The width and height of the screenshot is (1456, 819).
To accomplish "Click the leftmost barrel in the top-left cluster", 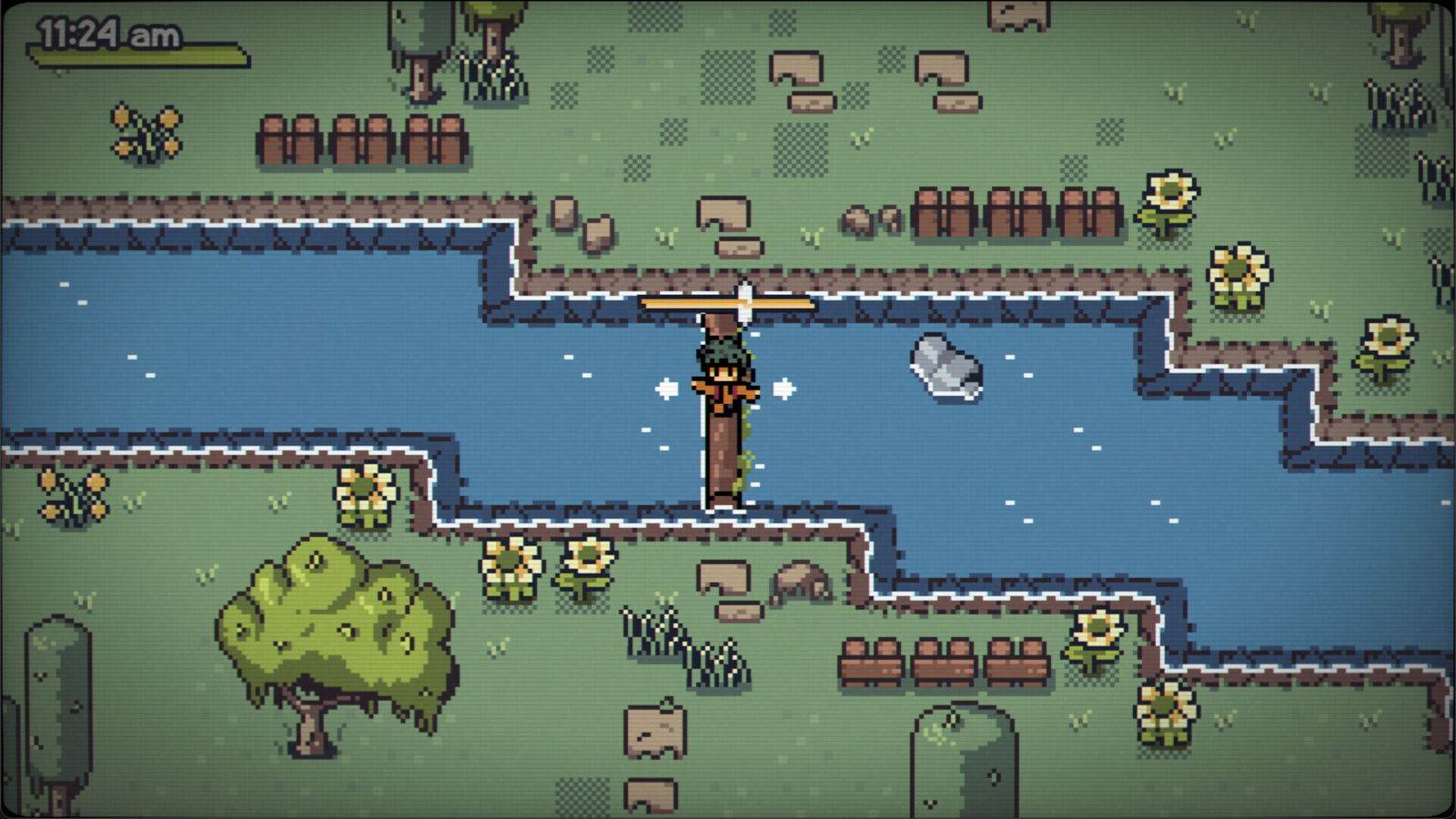I will pyautogui.click(x=275, y=141).
